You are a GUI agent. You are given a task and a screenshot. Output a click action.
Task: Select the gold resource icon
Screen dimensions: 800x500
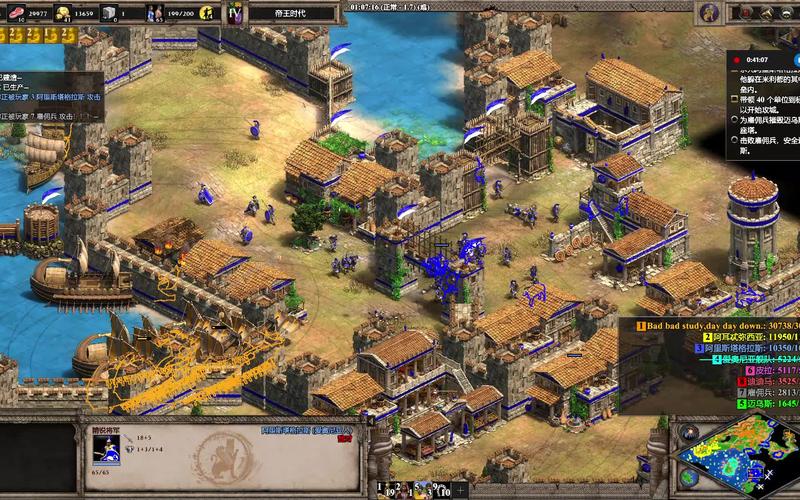(x=62, y=13)
